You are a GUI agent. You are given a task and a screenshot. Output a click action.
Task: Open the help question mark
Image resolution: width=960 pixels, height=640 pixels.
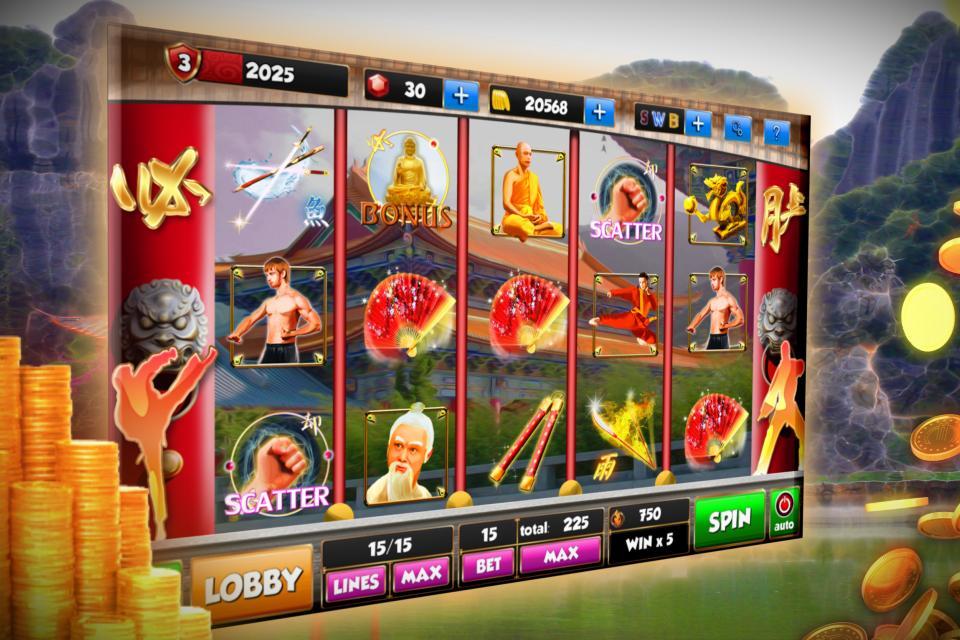(777, 132)
